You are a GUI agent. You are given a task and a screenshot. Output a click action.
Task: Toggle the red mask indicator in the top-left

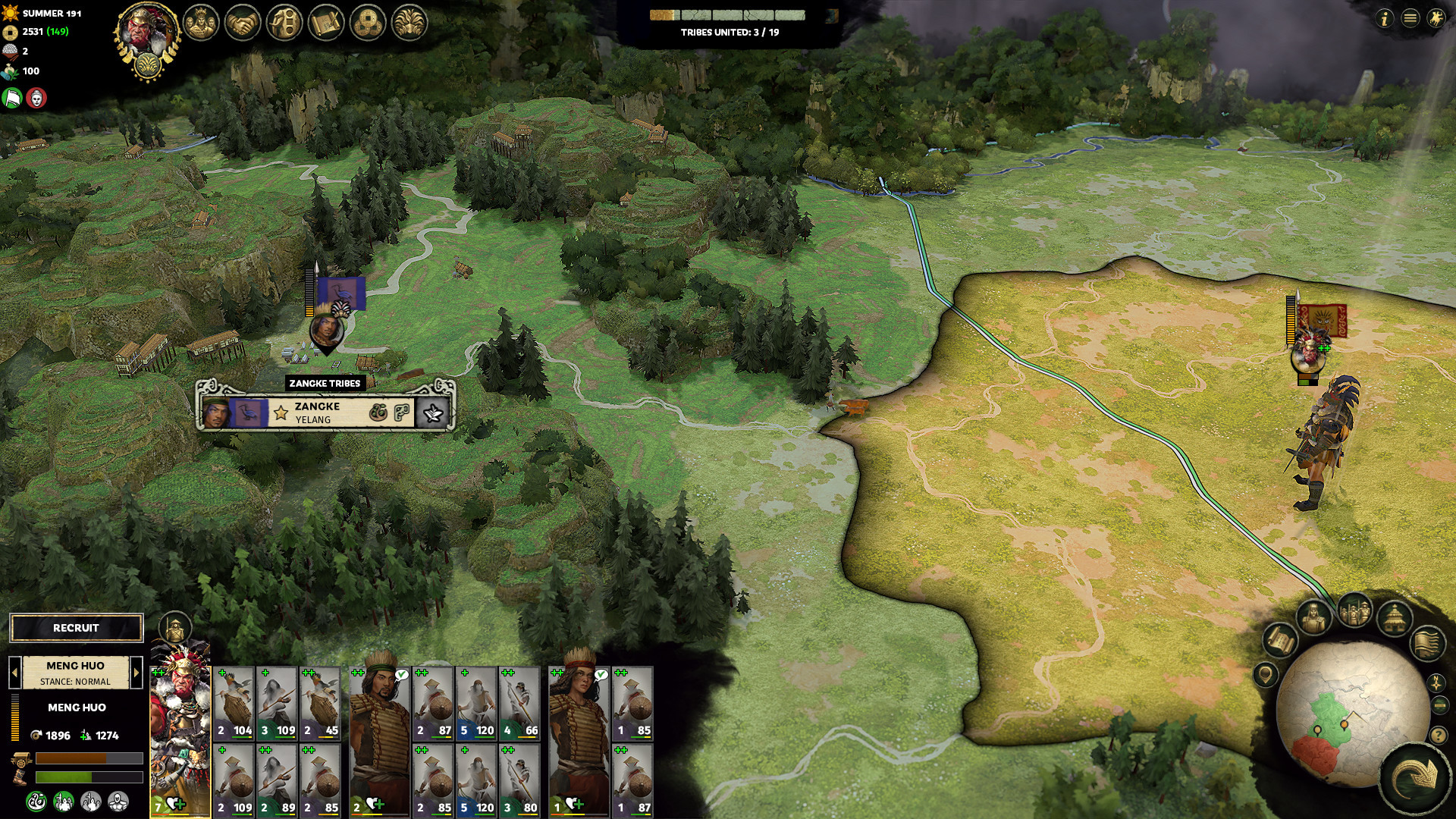tap(36, 97)
